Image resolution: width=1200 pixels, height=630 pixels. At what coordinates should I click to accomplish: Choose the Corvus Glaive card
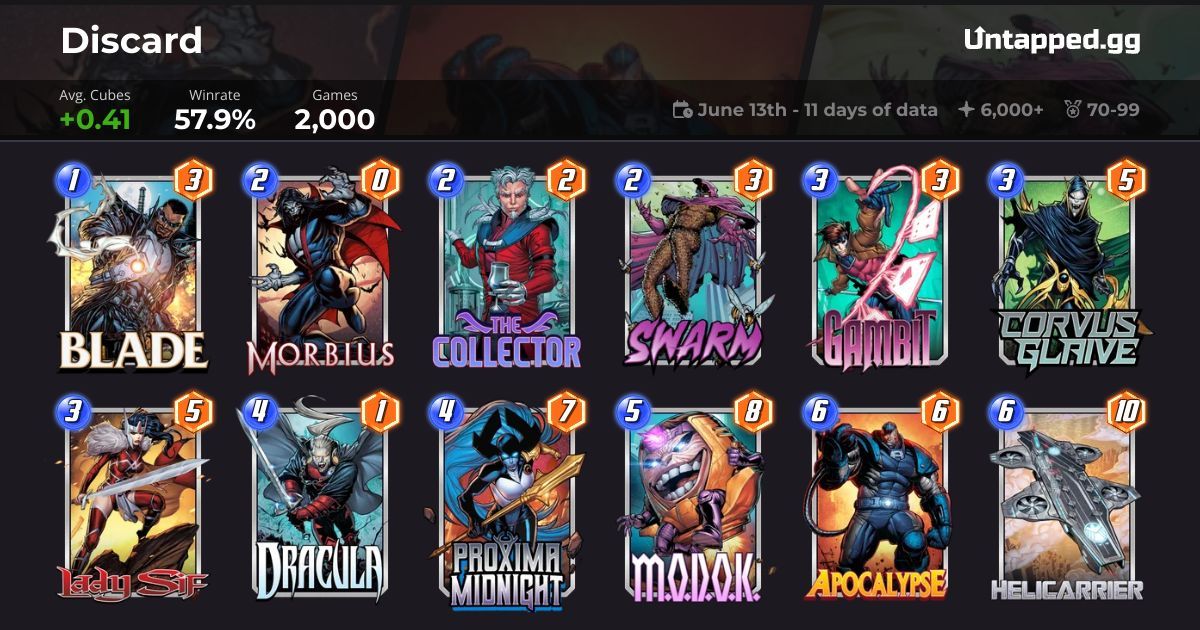click(x=1066, y=270)
